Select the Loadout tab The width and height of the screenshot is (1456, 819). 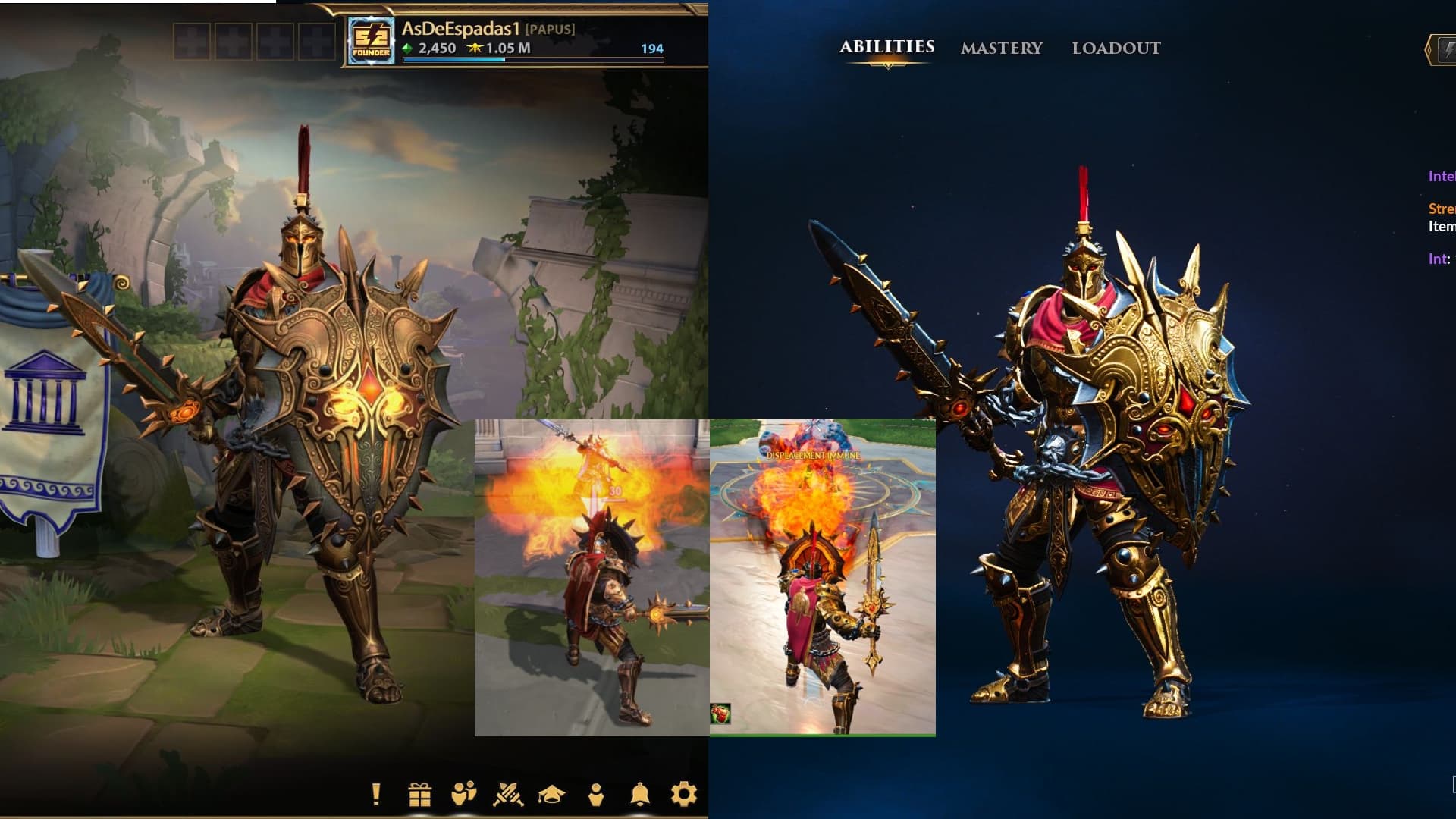pyautogui.click(x=1116, y=49)
